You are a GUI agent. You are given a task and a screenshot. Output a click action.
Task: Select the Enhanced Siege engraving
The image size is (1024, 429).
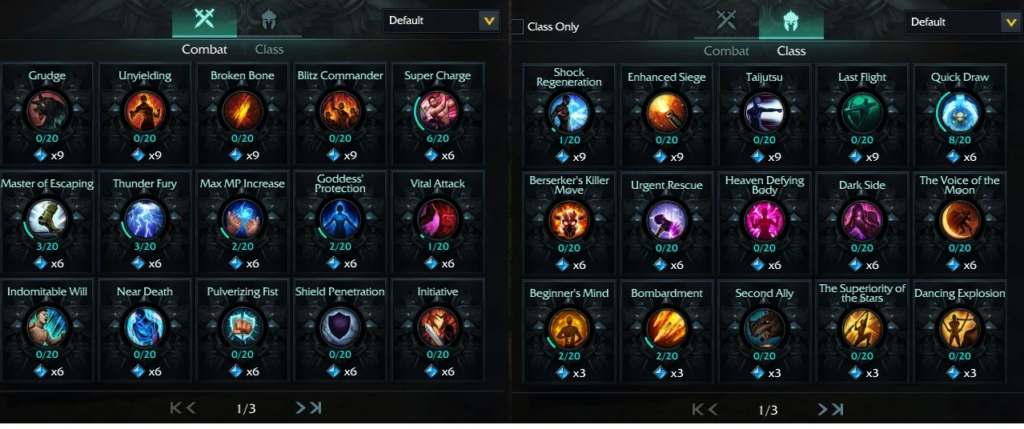click(667, 113)
